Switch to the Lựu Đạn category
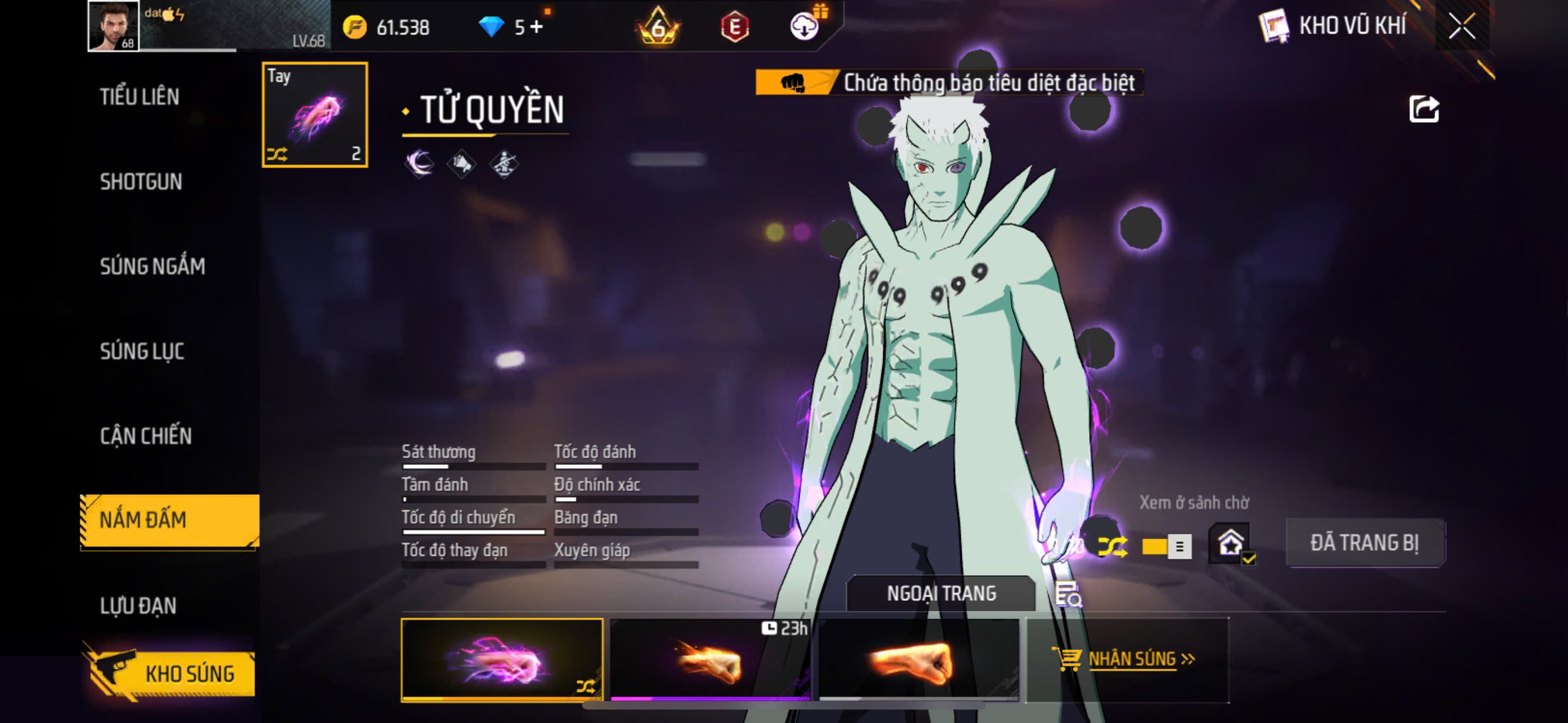The height and width of the screenshot is (723, 1568). pos(138,605)
